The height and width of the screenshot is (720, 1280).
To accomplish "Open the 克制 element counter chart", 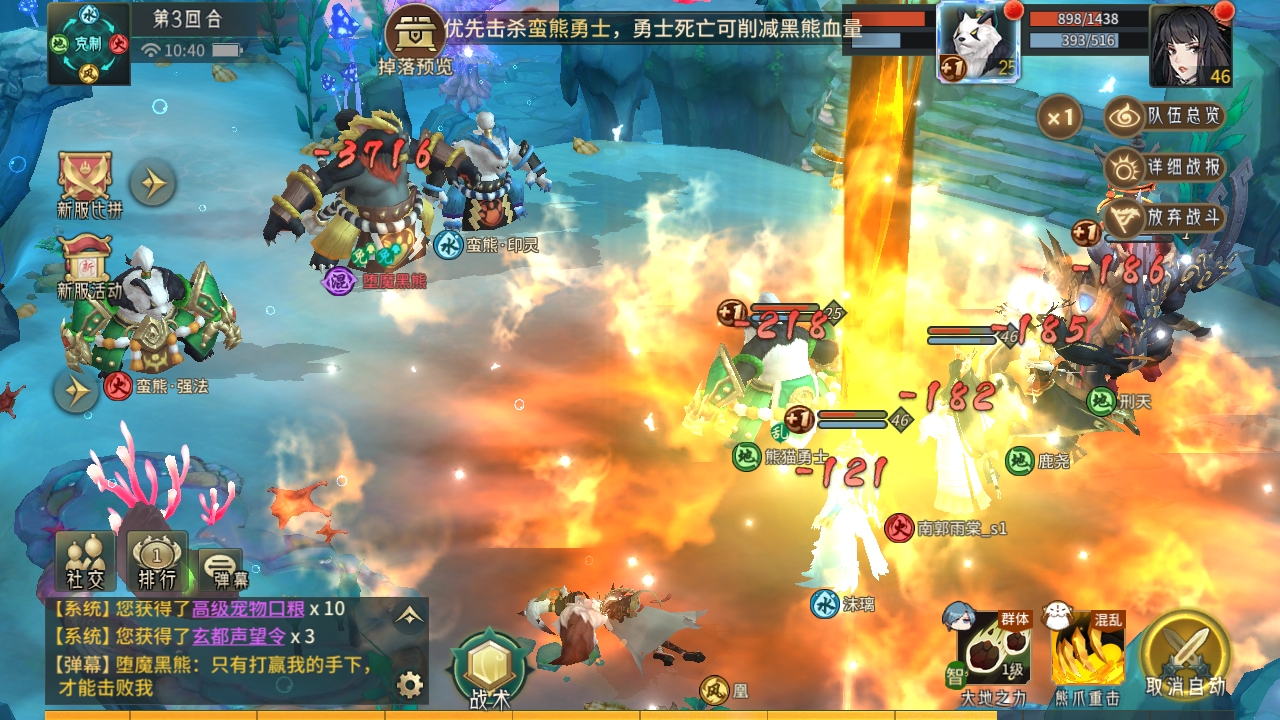I will [89, 44].
